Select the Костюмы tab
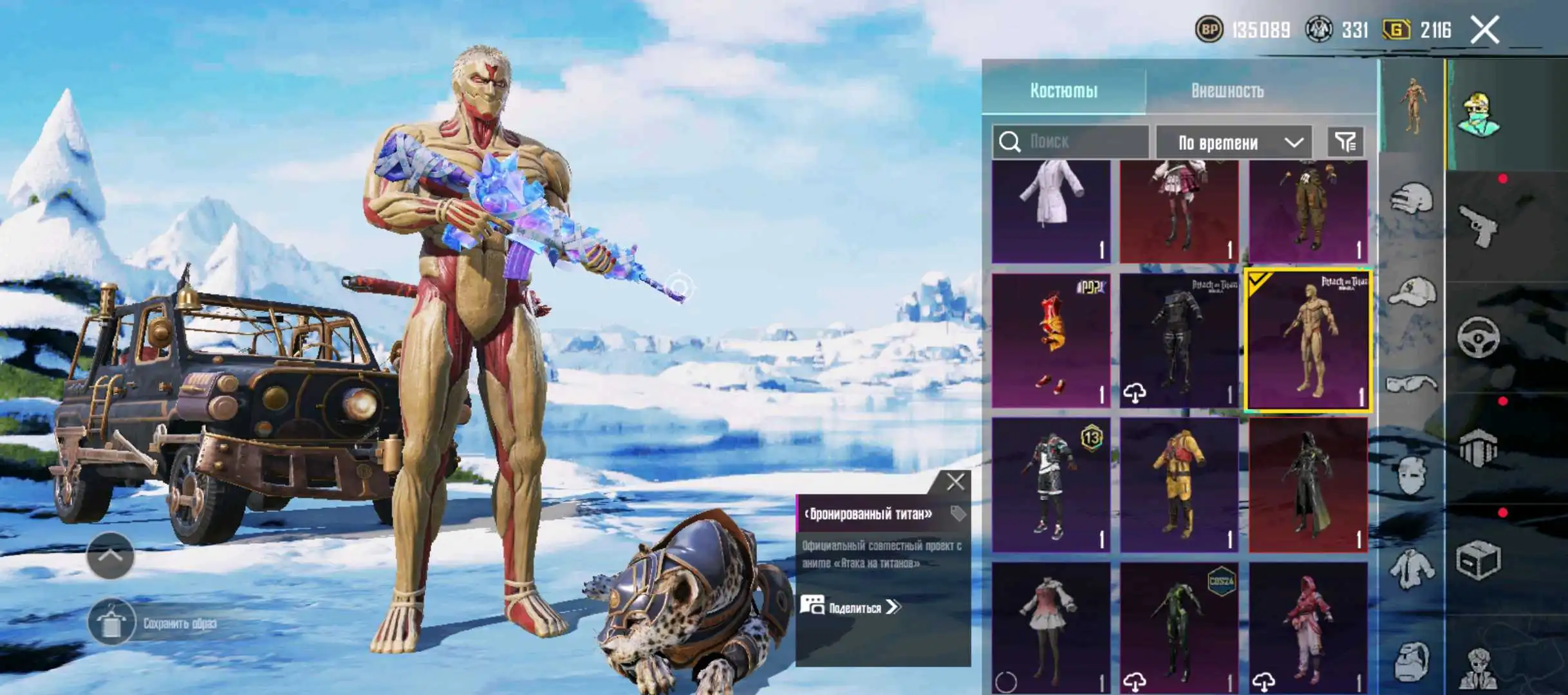The image size is (1568, 695). 1063,91
